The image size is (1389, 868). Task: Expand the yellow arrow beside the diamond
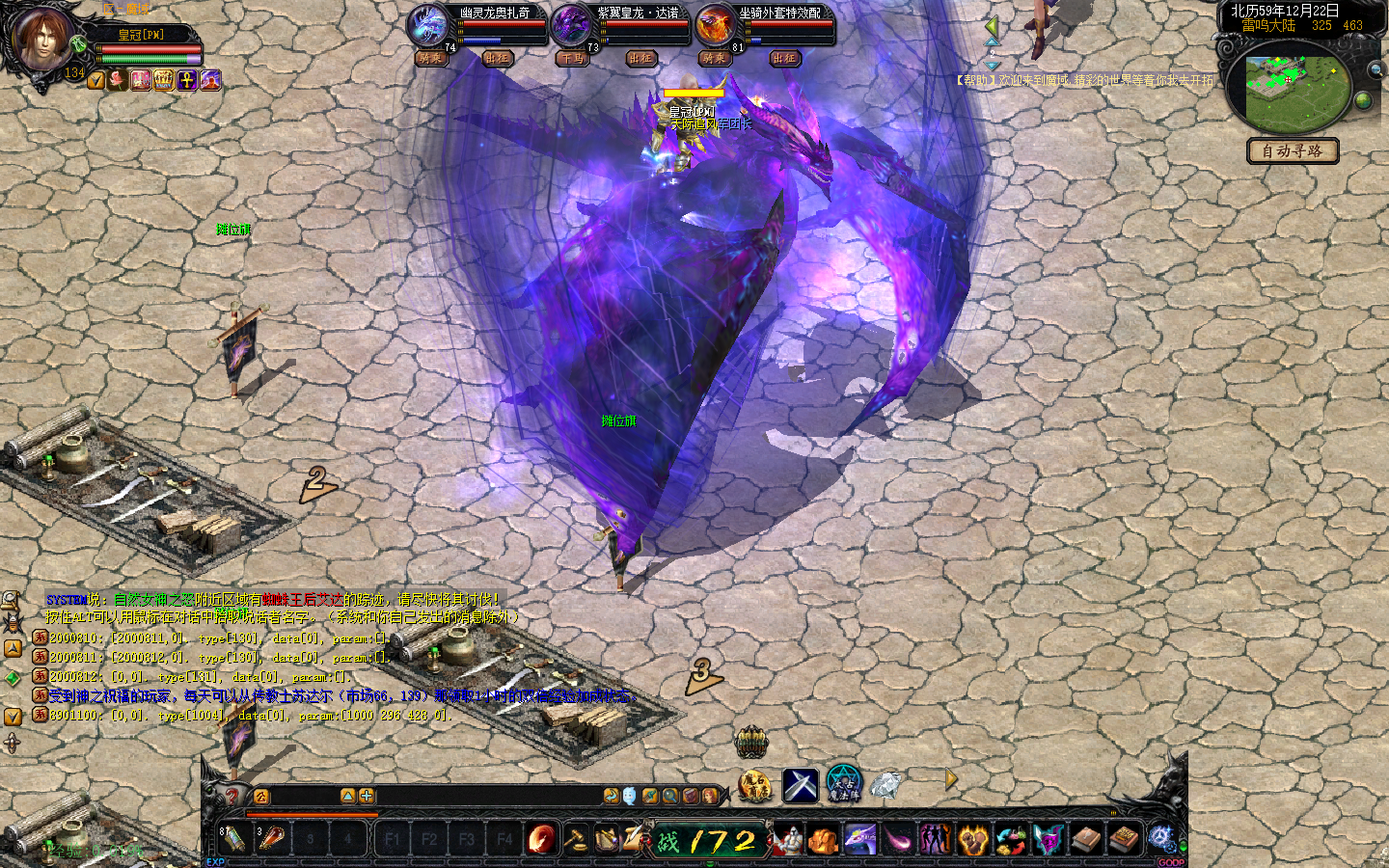click(x=951, y=779)
